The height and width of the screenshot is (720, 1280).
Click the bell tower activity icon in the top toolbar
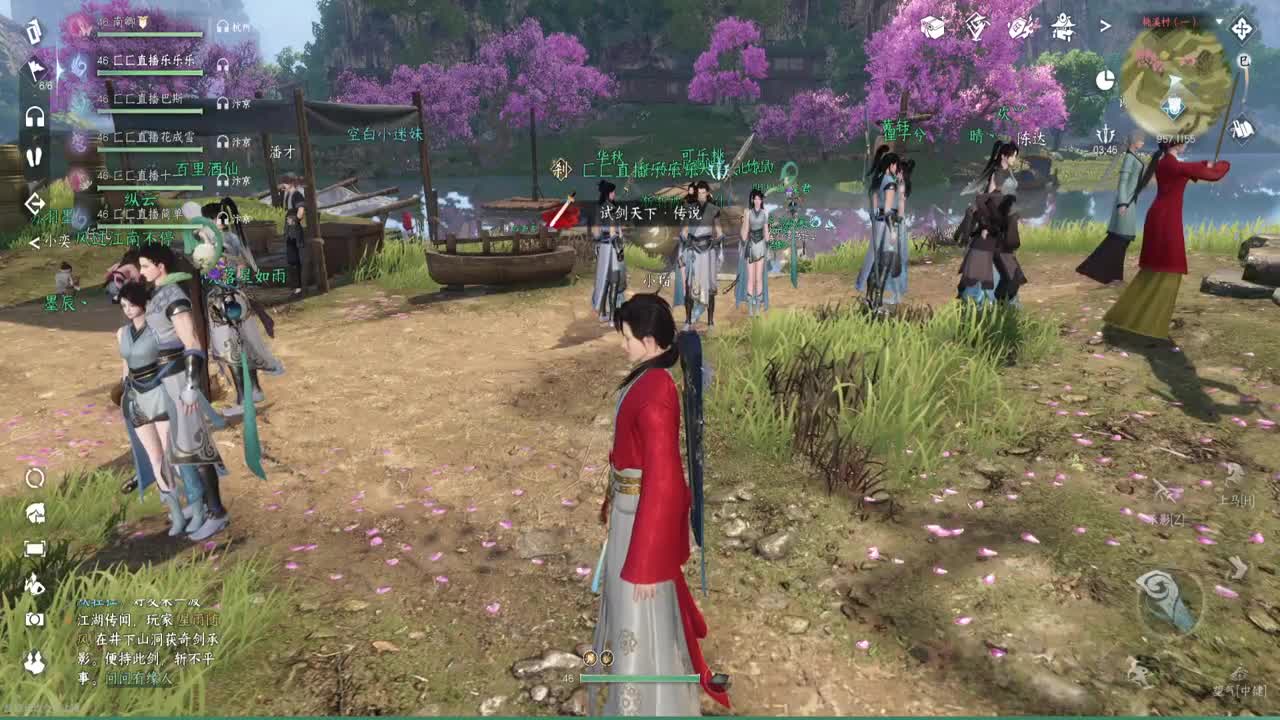[1062, 27]
